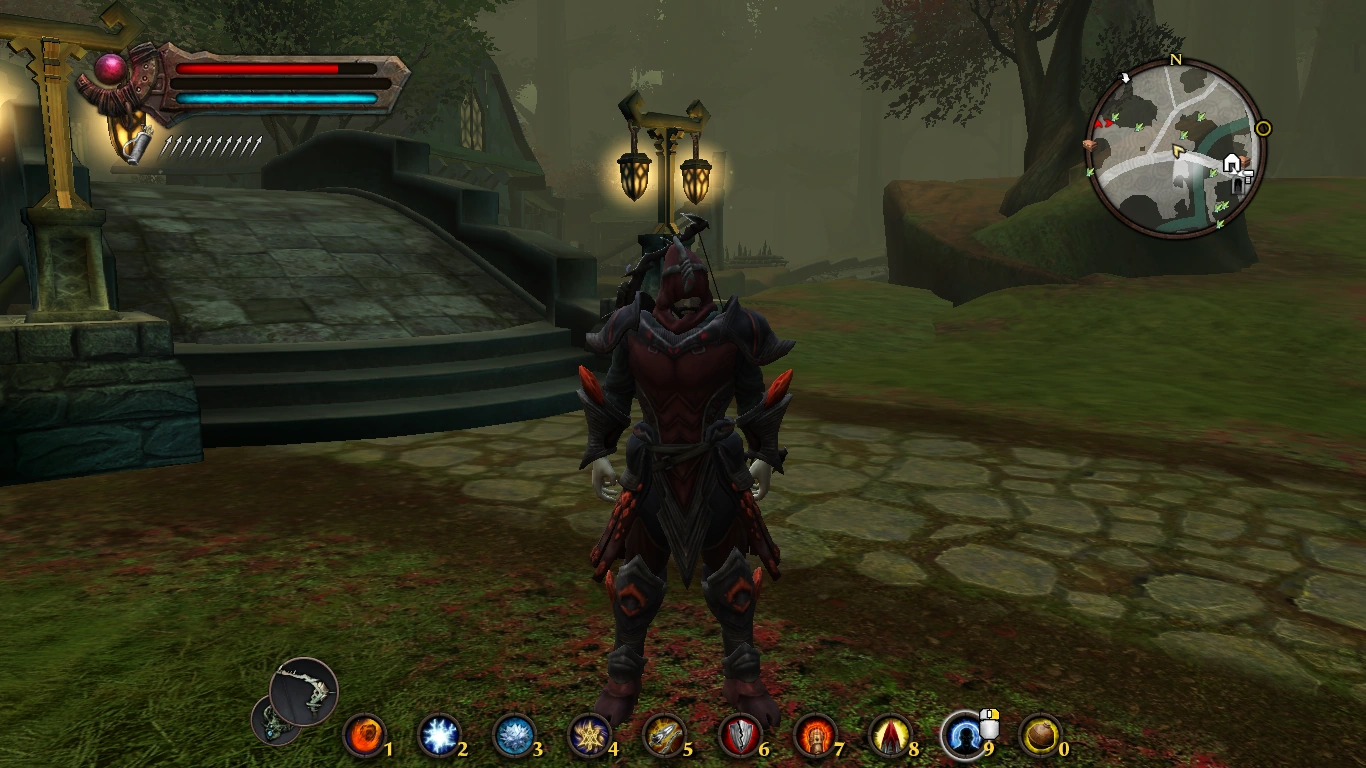This screenshot has width=1366, height=768.
Task: Click the N compass letter on the minimap
Action: coord(1177,60)
